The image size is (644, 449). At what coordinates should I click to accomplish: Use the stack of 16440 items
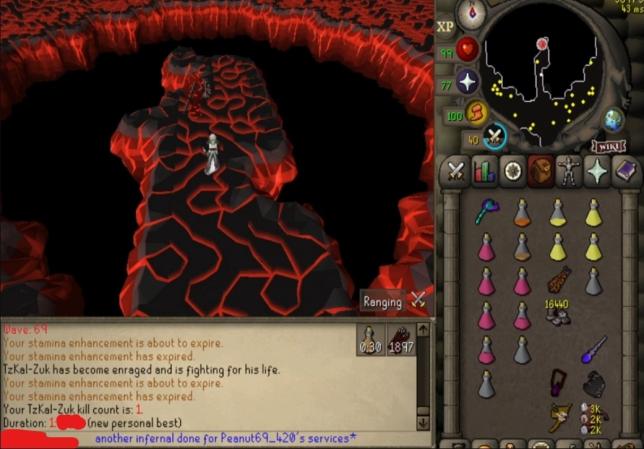point(557,312)
